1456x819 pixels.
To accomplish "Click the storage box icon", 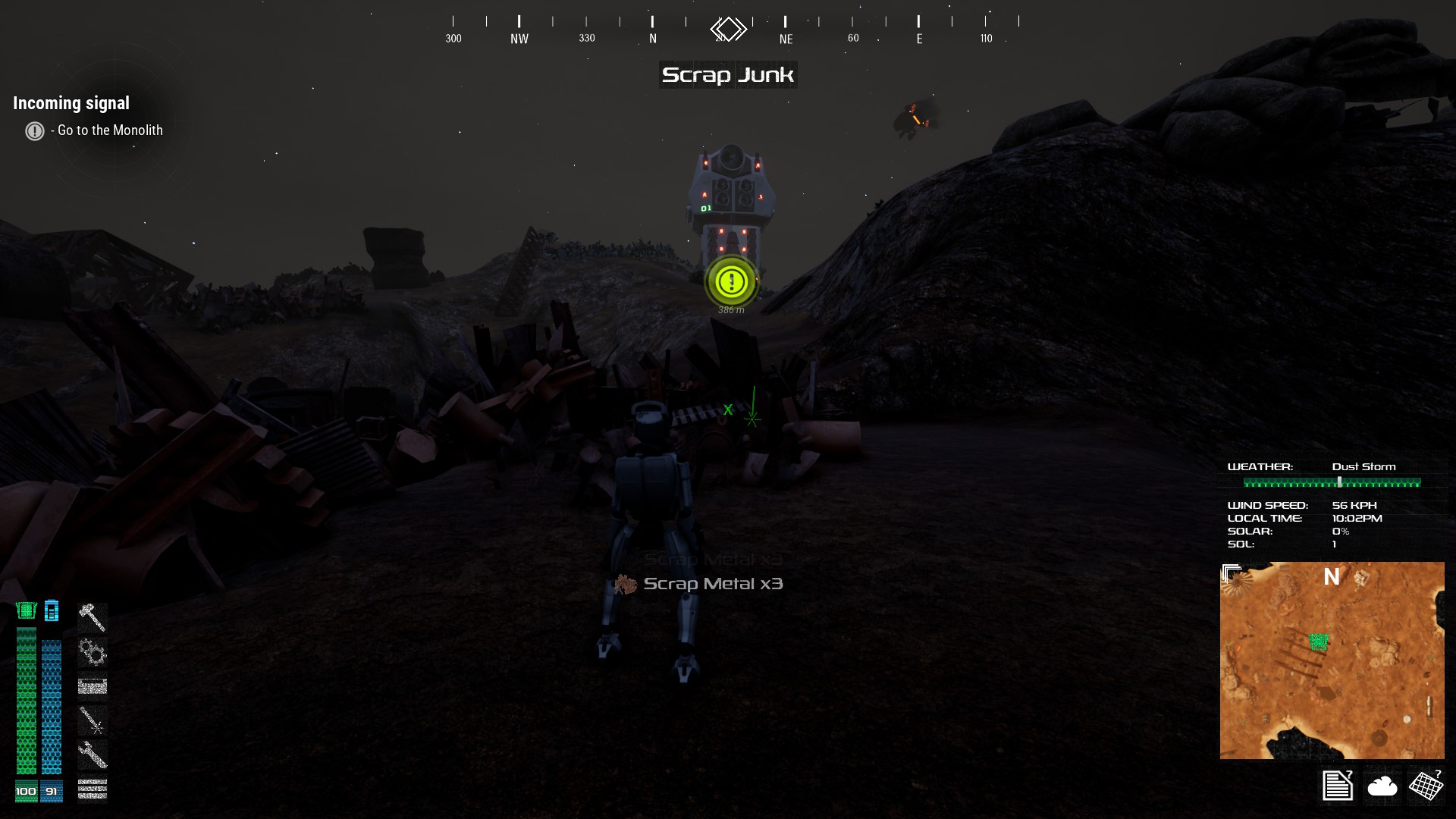I will [93, 686].
